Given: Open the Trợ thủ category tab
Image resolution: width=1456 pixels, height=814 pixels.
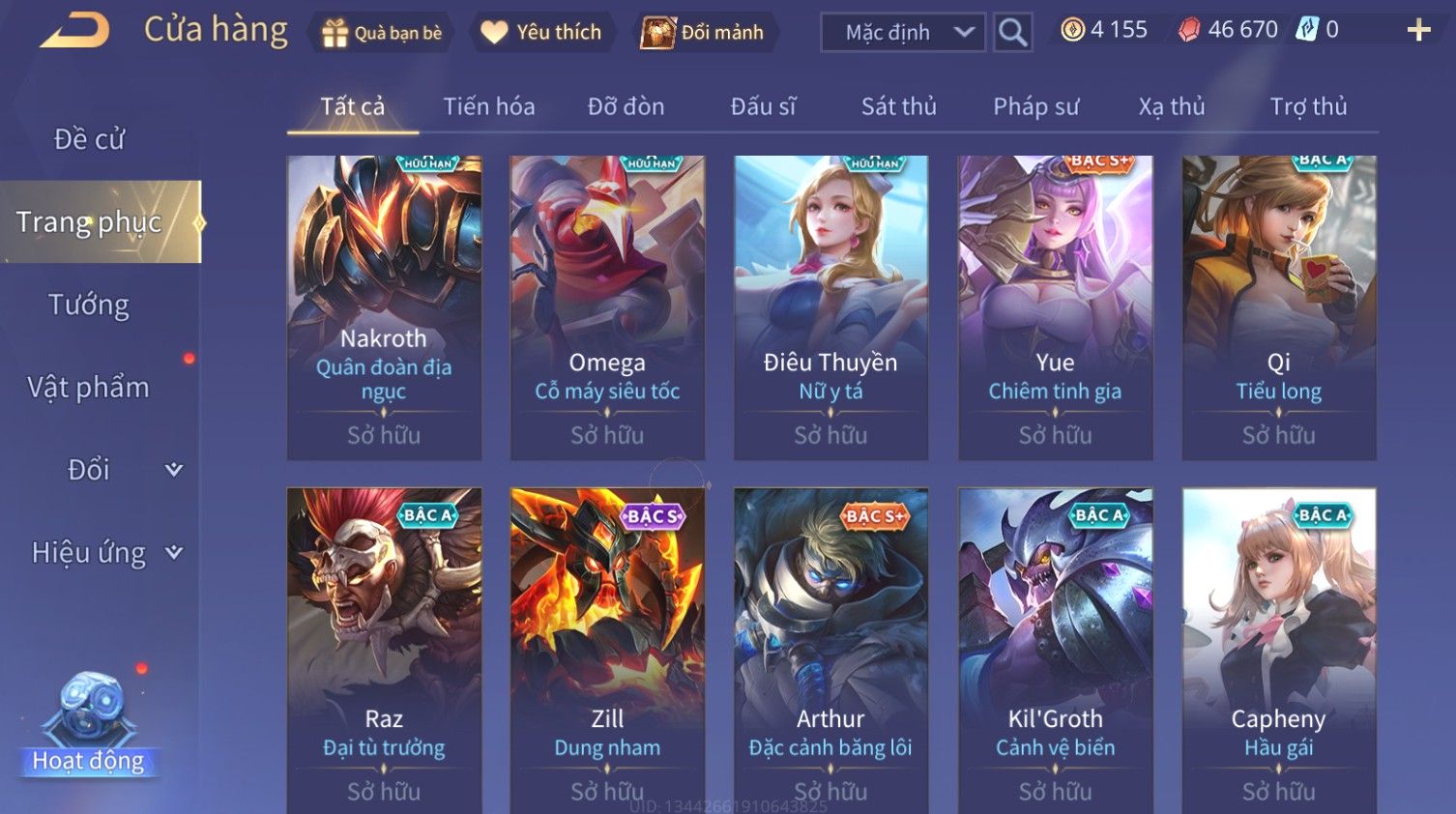Looking at the screenshot, I should click(x=1308, y=106).
